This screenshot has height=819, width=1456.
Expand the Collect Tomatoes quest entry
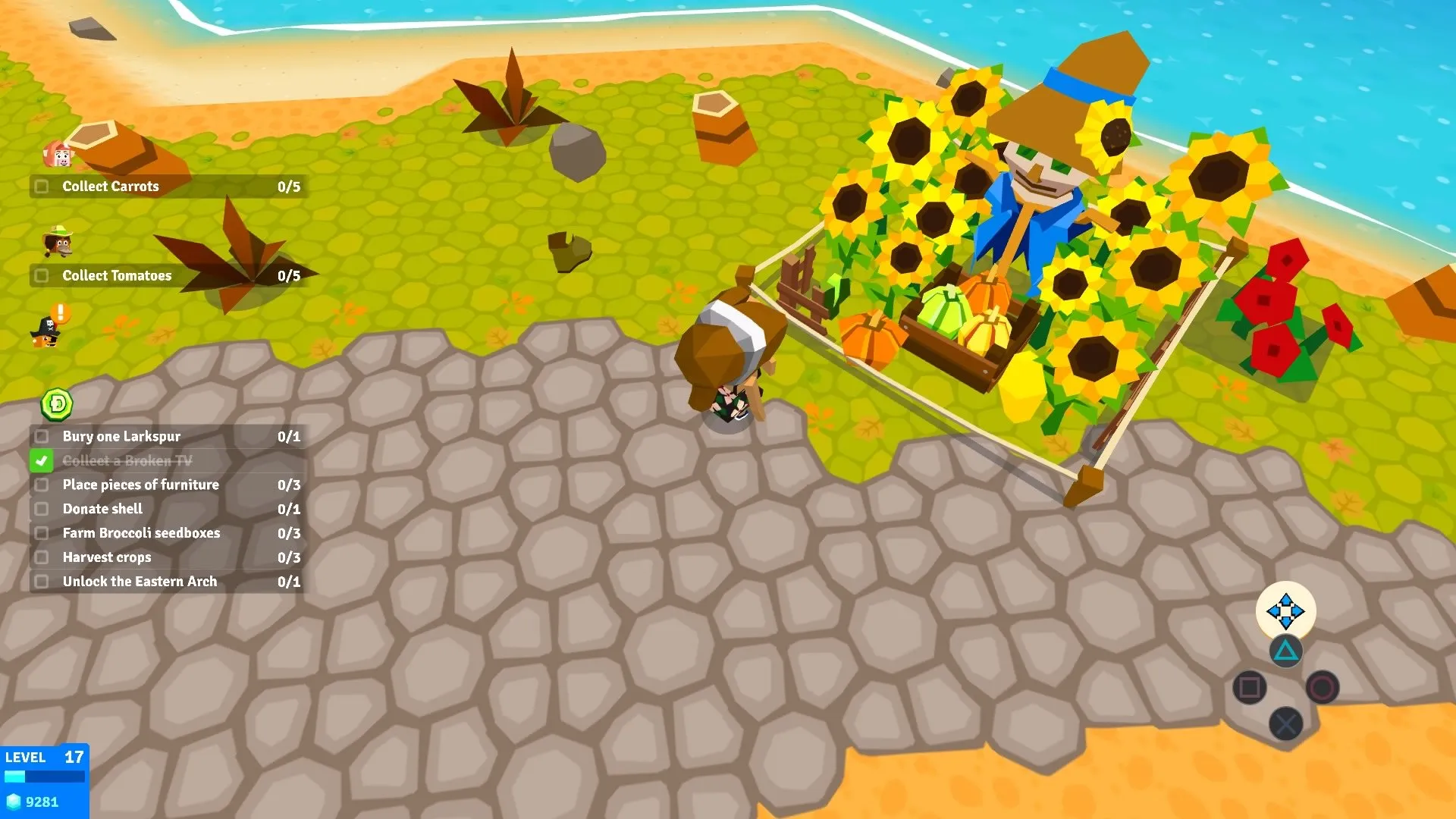pos(118,275)
